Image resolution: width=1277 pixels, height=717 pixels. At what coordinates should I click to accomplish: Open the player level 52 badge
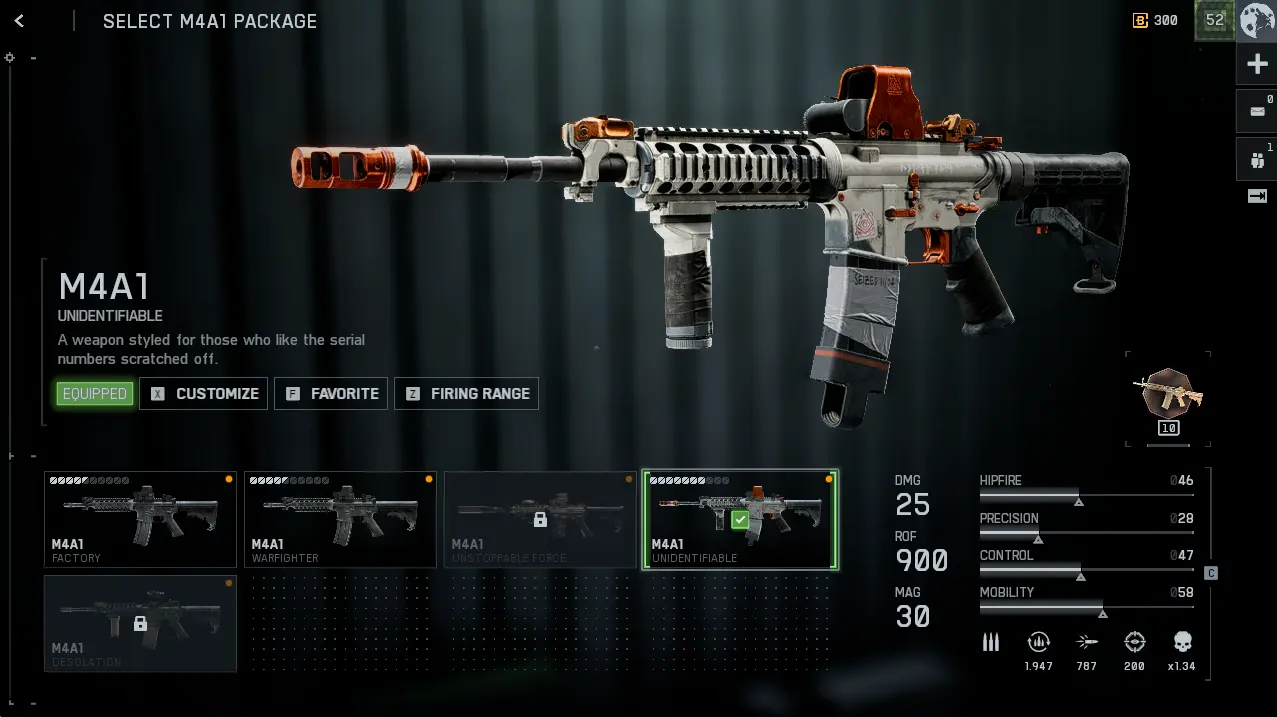pos(1215,20)
